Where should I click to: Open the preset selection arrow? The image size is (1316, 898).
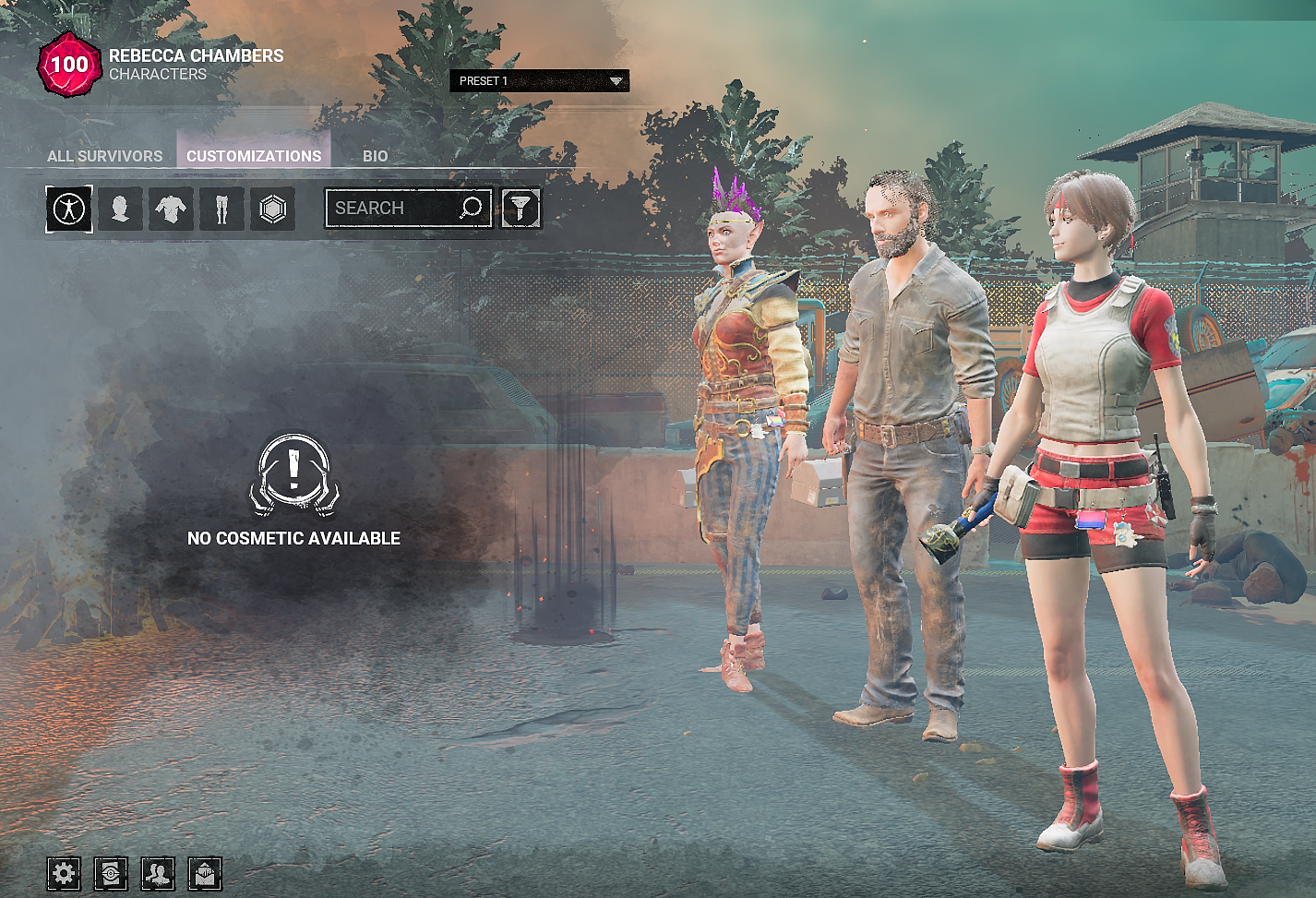click(616, 82)
